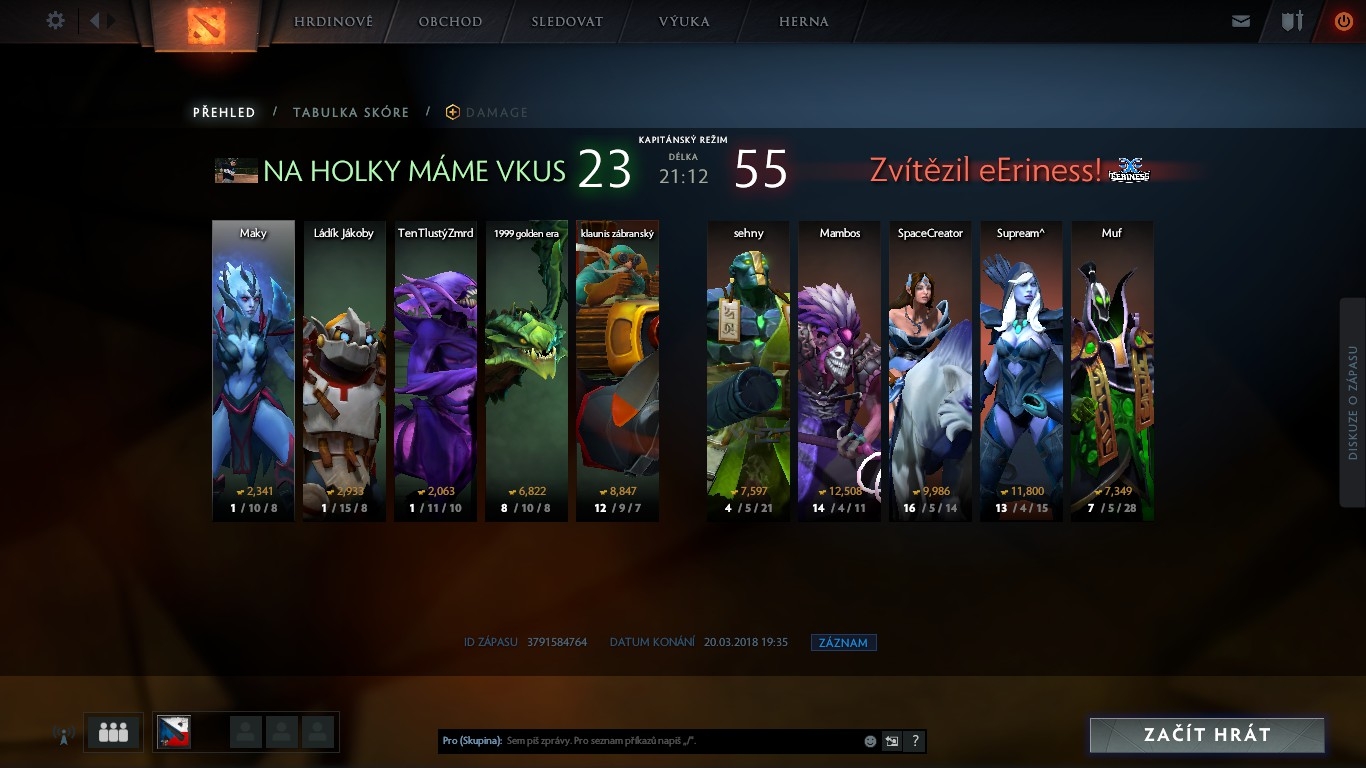Open the Herna arcade menu
The width and height of the screenshot is (1366, 768).
pyautogui.click(x=803, y=21)
